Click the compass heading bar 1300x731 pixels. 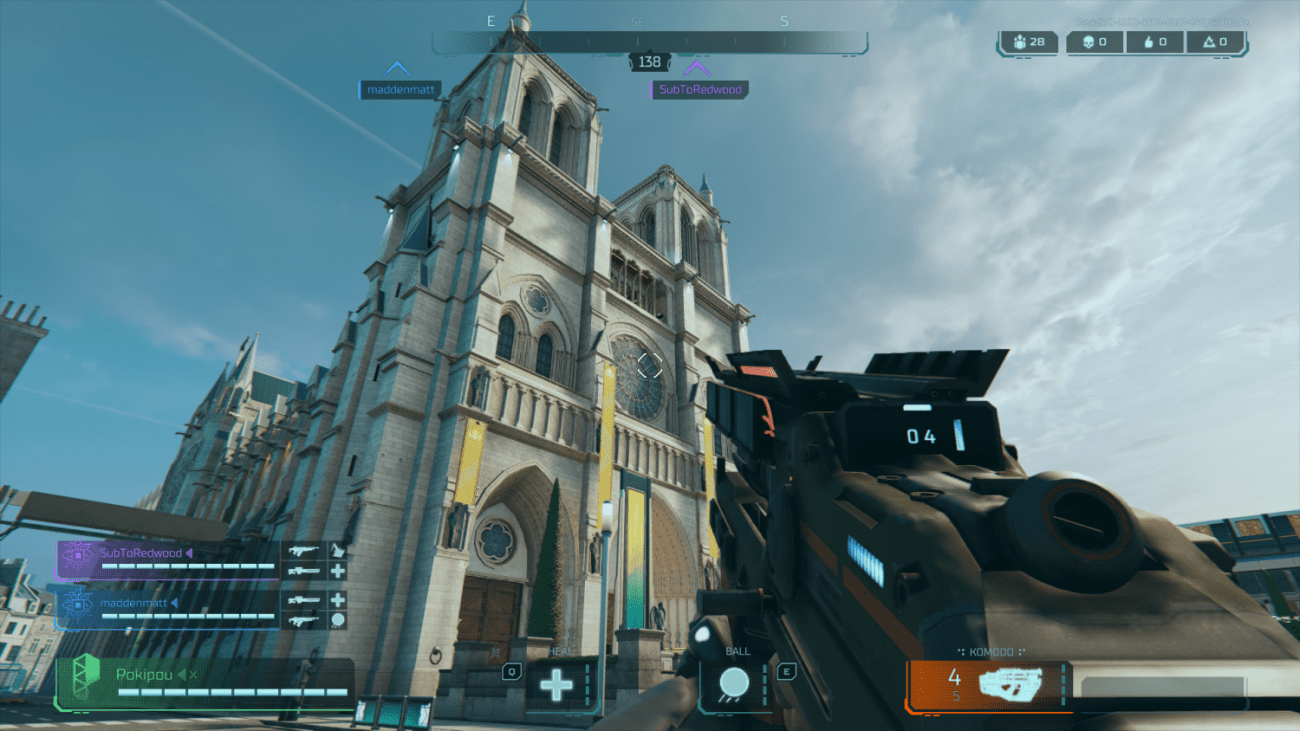pyautogui.click(x=650, y=42)
